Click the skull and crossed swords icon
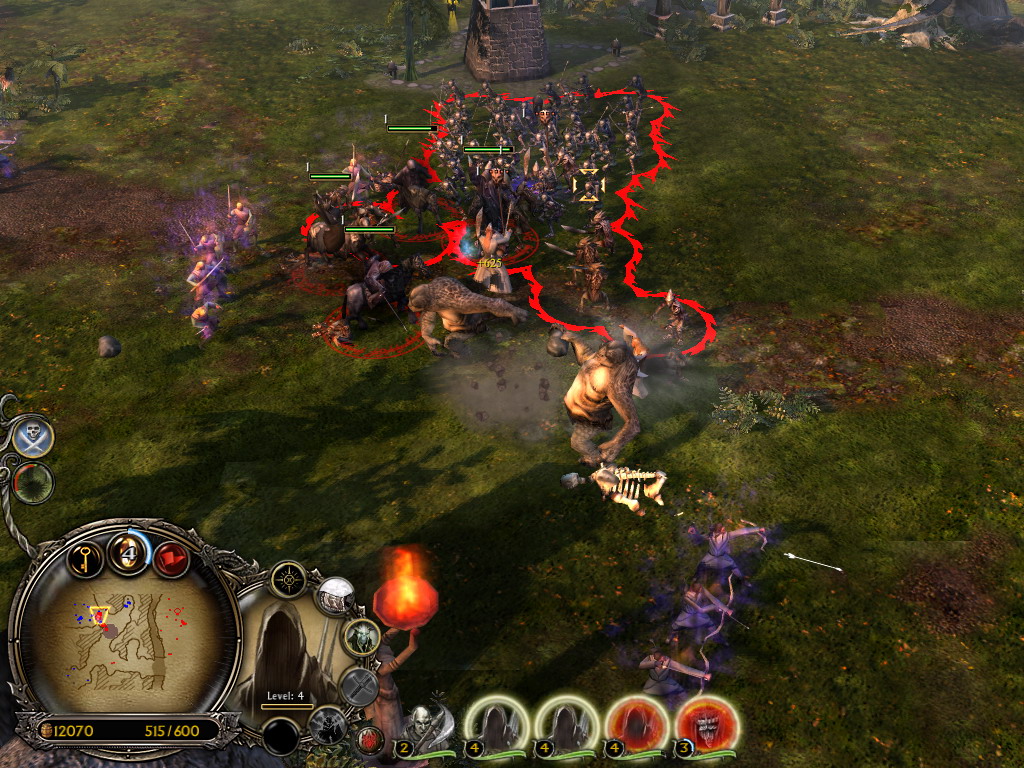The image size is (1024, 768). pyautogui.click(x=33, y=437)
